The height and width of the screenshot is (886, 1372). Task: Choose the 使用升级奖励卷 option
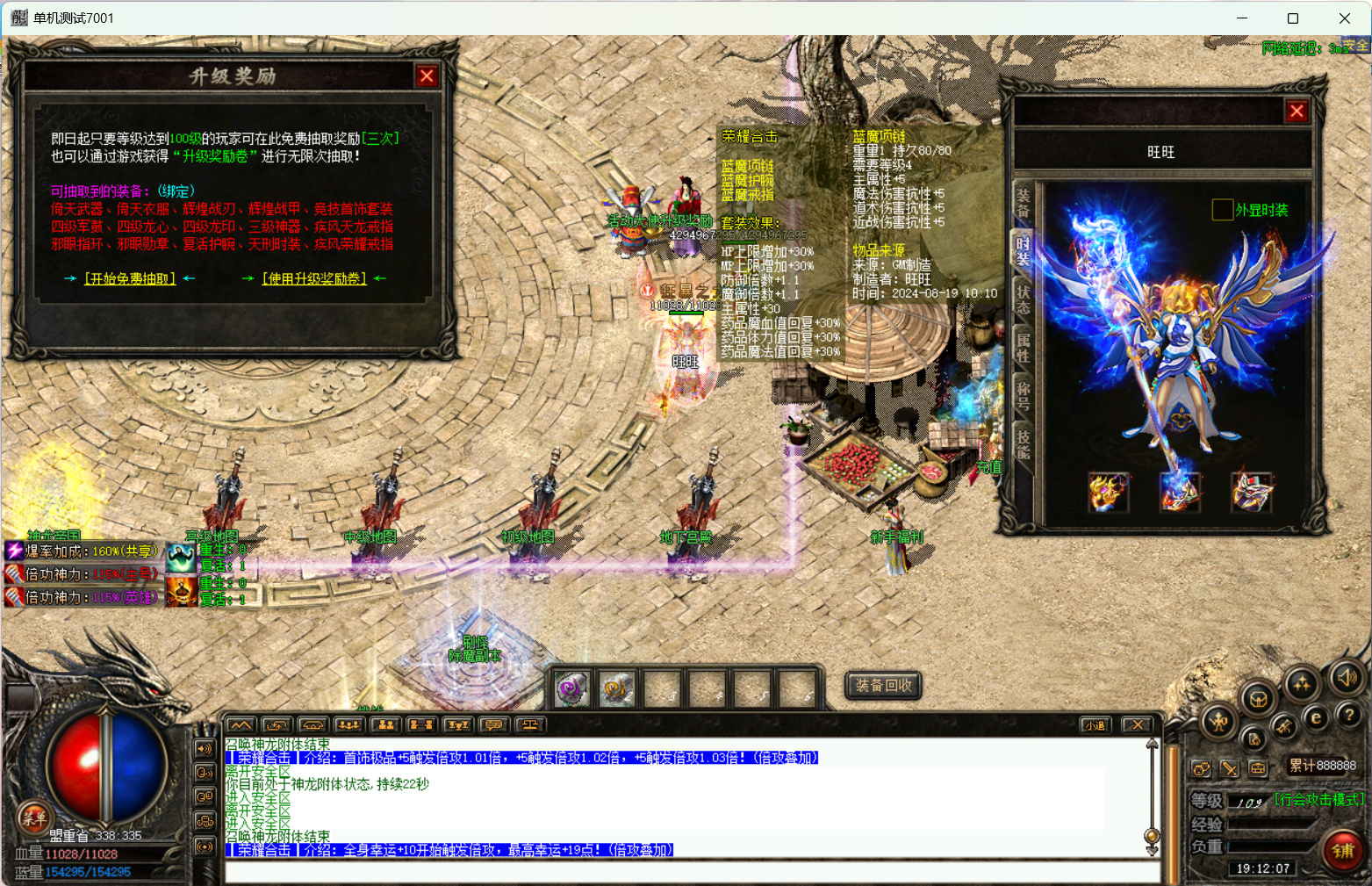314,278
